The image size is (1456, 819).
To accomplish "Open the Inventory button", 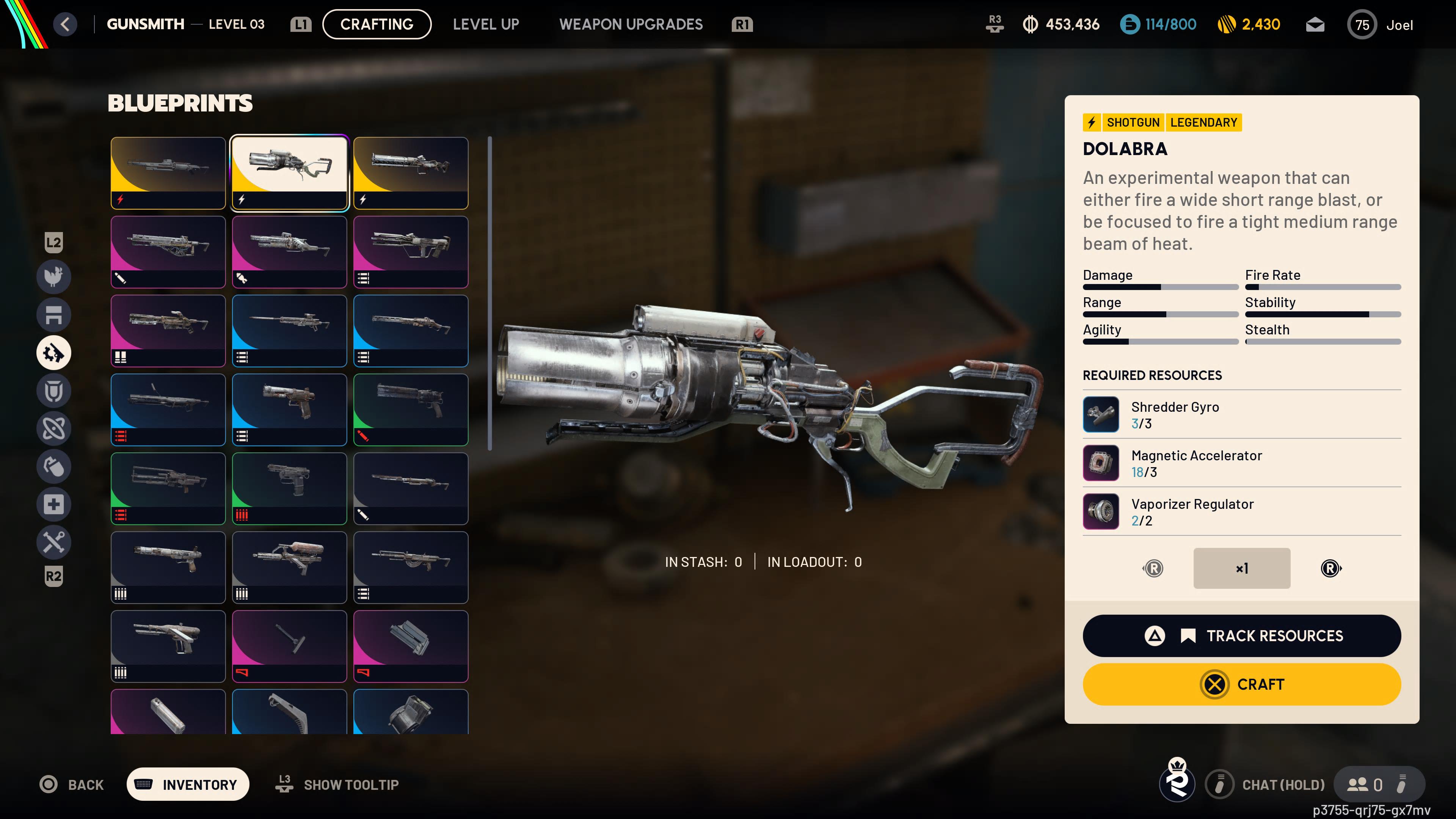I will 188,784.
